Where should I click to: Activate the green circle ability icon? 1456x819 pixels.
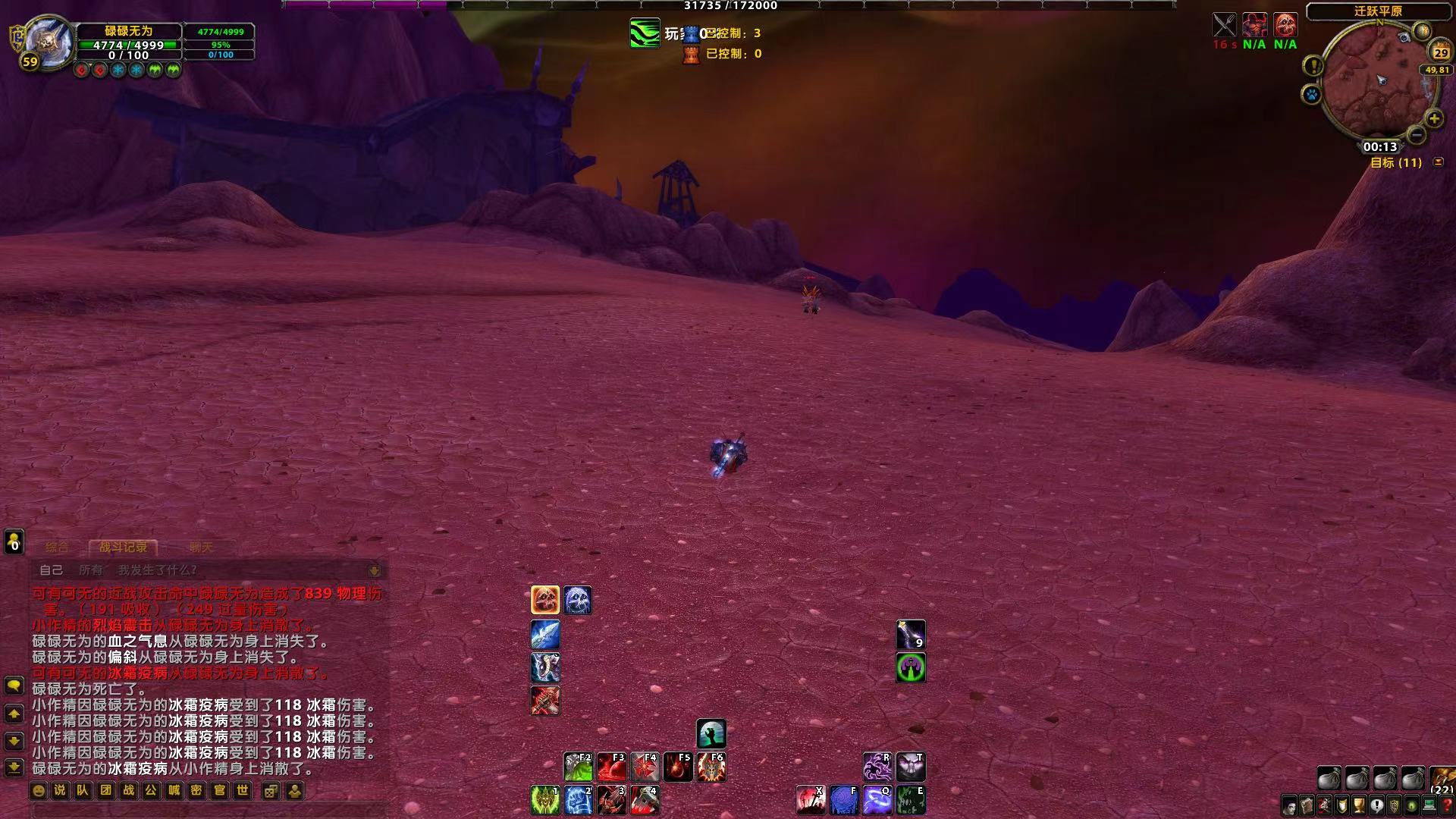click(x=911, y=668)
